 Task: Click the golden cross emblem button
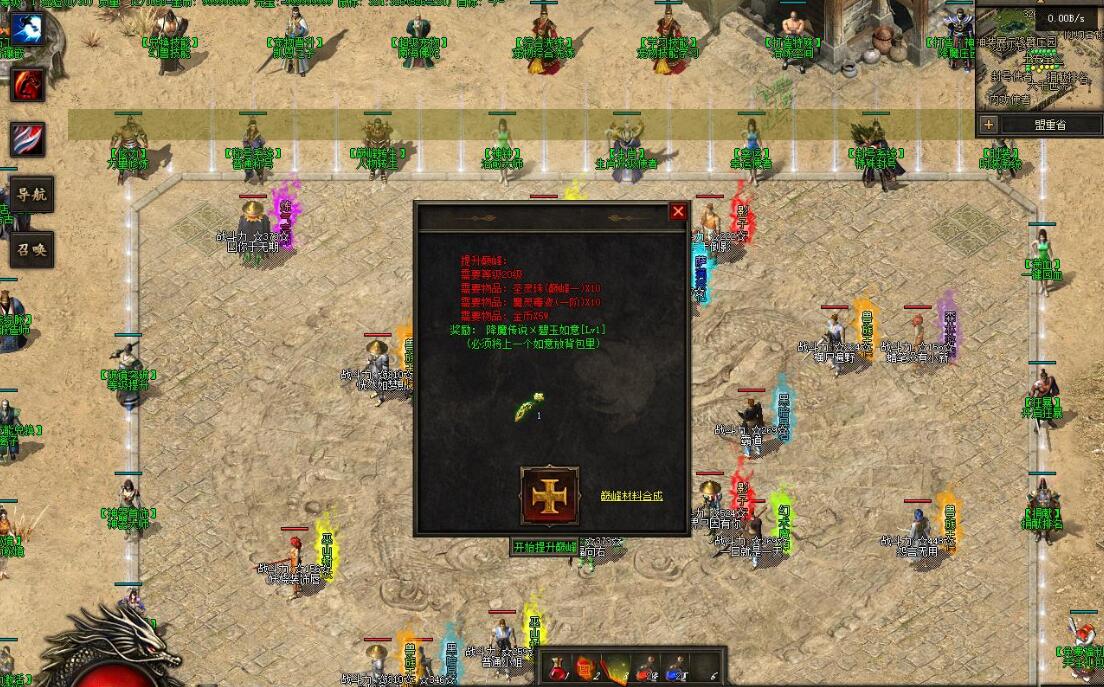pyautogui.click(x=549, y=495)
